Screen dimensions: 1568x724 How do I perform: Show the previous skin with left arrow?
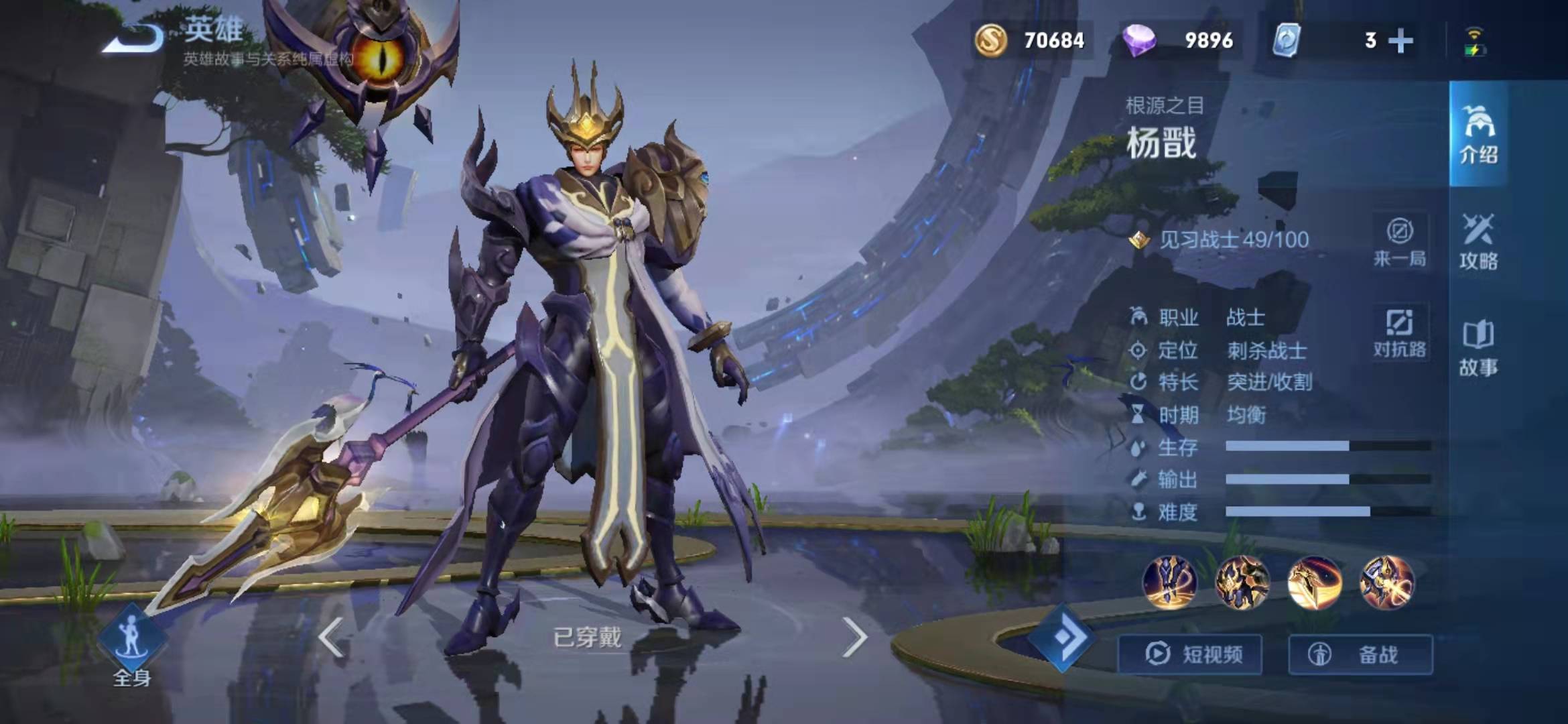coord(331,638)
